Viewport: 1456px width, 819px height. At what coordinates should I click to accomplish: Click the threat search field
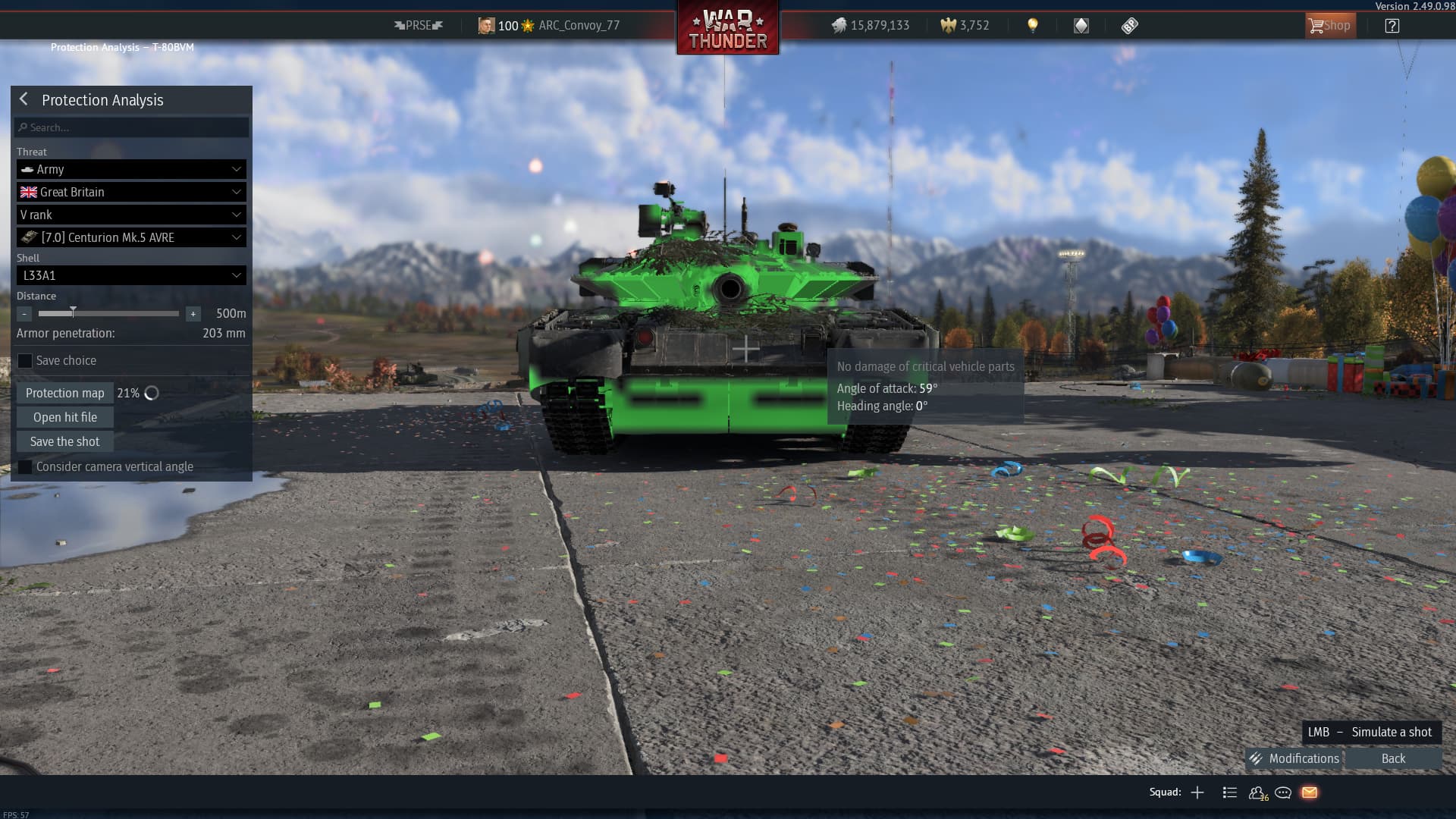click(131, 127)
